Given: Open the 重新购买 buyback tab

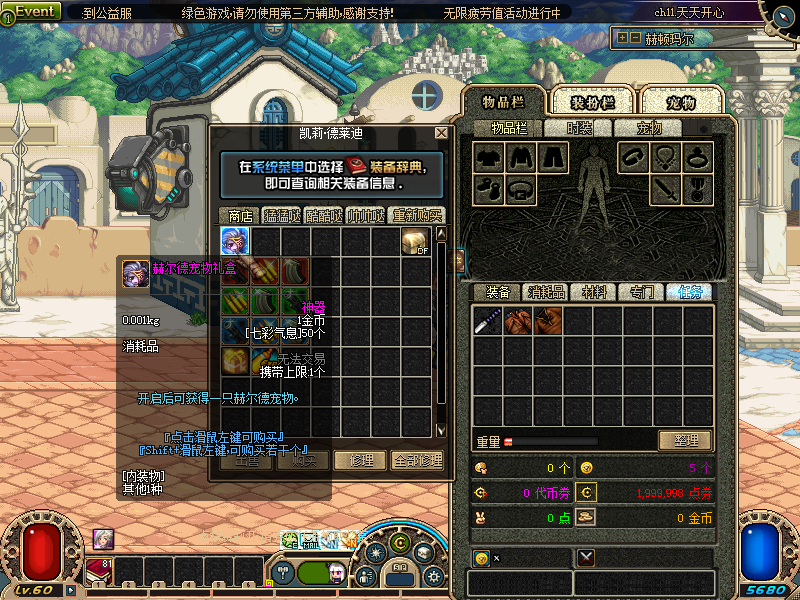Looking at the screenshot, I should pyautogui.click(x=417, y=215).
